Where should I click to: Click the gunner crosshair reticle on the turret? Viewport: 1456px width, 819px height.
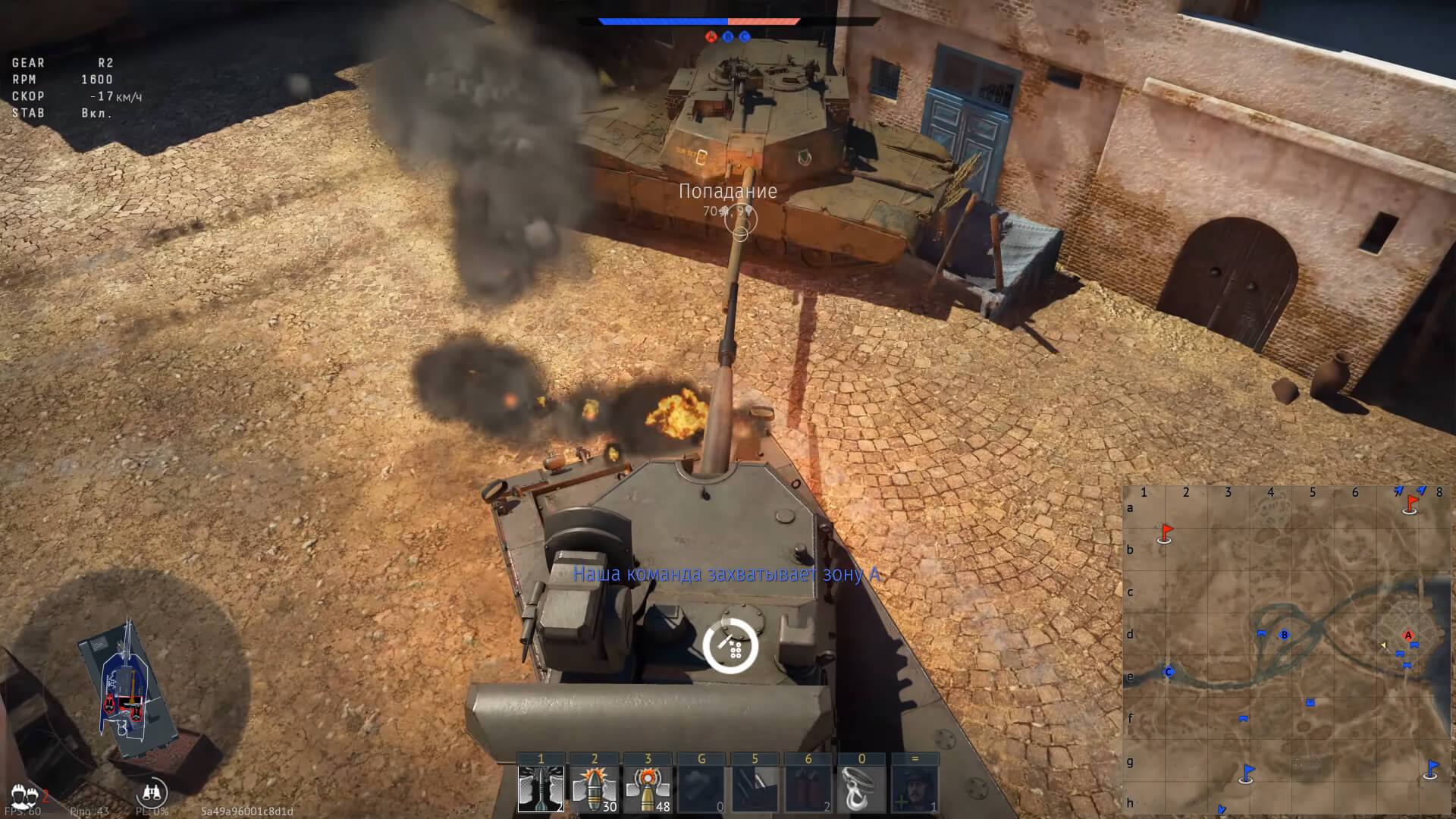pos(731,645)
